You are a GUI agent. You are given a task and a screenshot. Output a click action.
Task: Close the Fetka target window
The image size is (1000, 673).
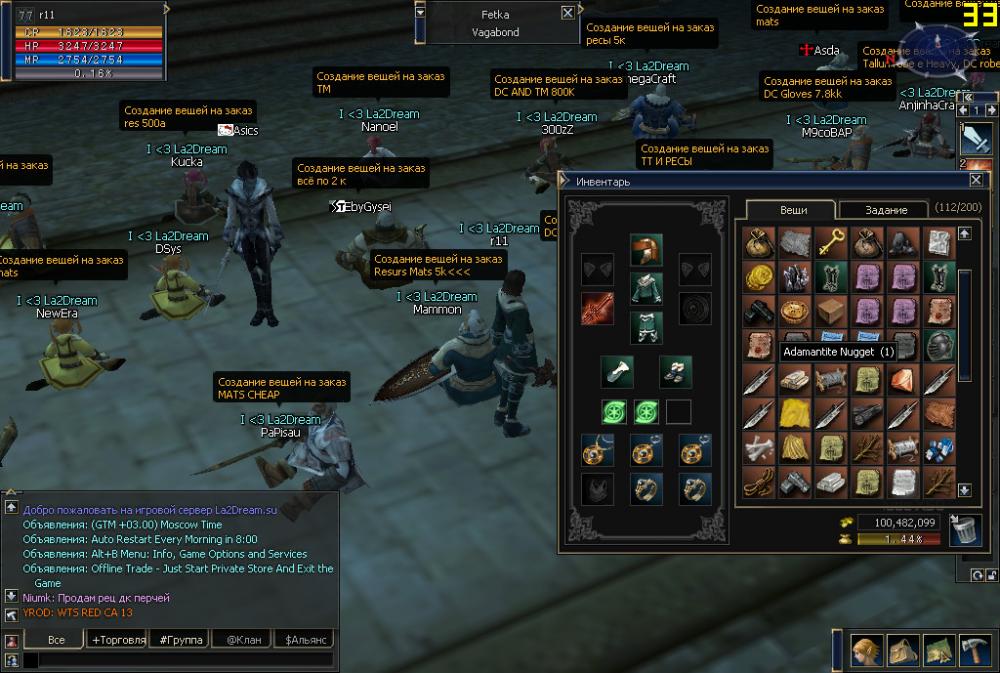[x=568, y=13]
